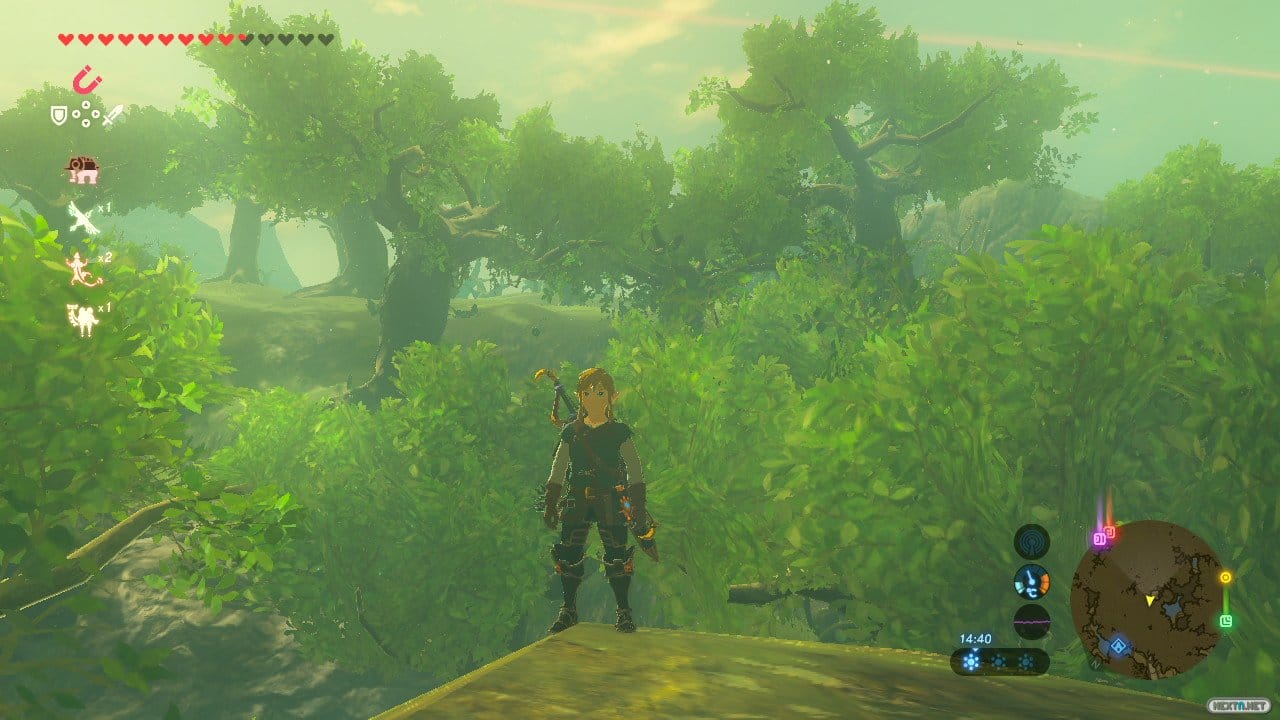Click the registered horse icon on the left
This screenshot has width=1280, height=720.
point(82,167)
